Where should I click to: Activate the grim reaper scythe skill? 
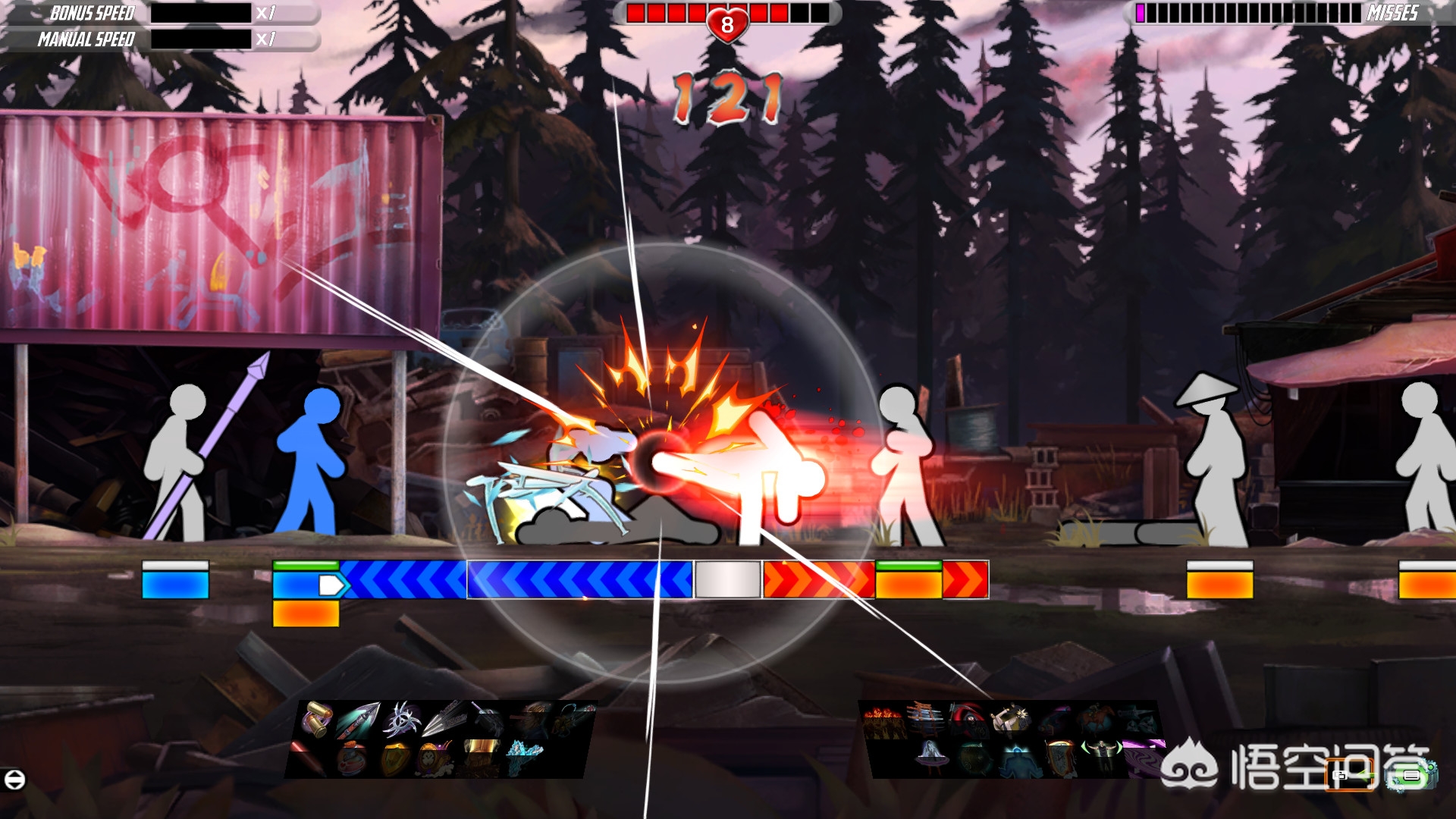968,719
